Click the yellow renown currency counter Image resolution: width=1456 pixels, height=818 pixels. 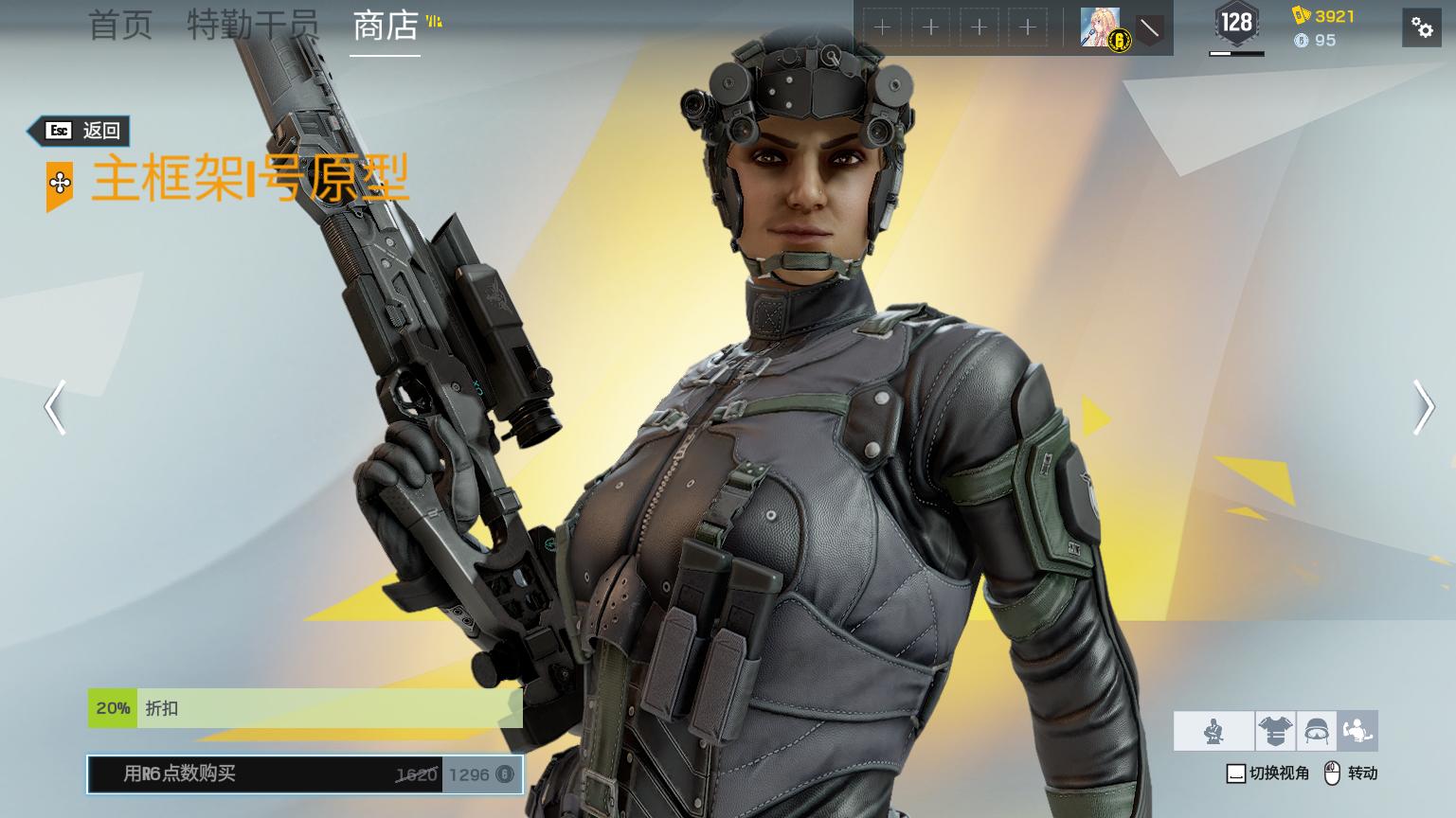tap(1324, 16)
